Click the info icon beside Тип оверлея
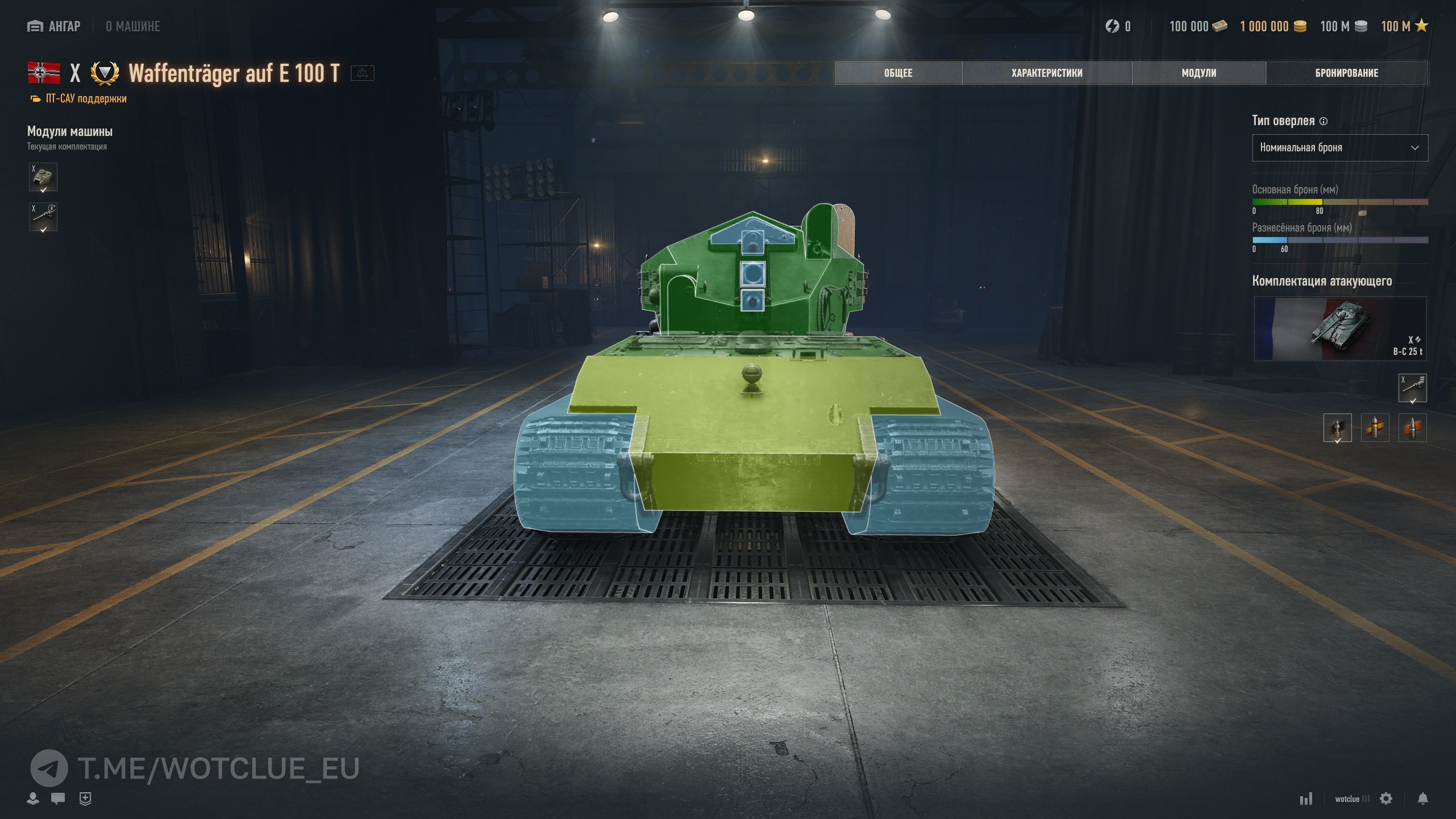The width and height of the screenshot is (1456, 819). [1323, 121]
